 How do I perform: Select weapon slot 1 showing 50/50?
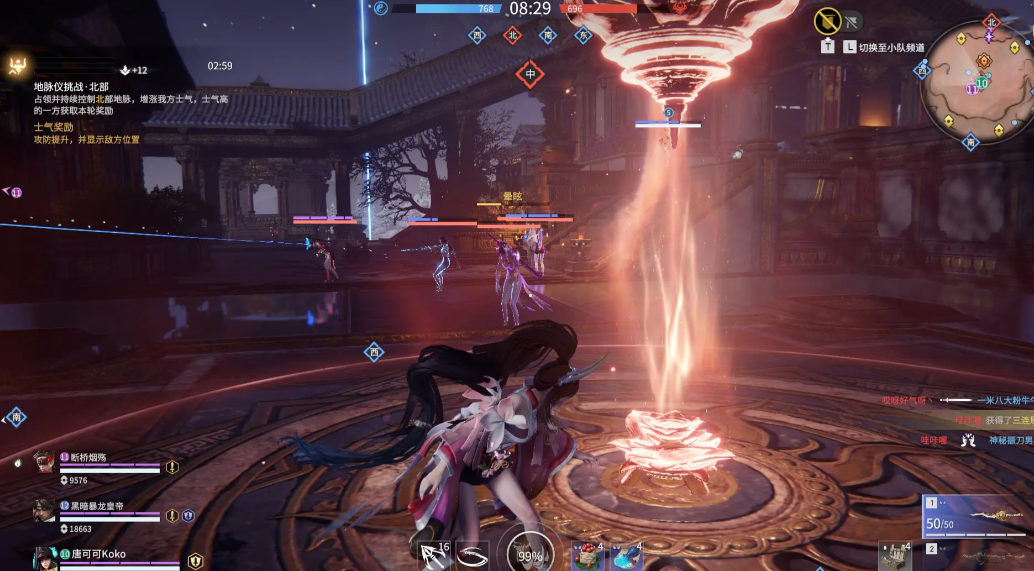[x=976, y=517]
